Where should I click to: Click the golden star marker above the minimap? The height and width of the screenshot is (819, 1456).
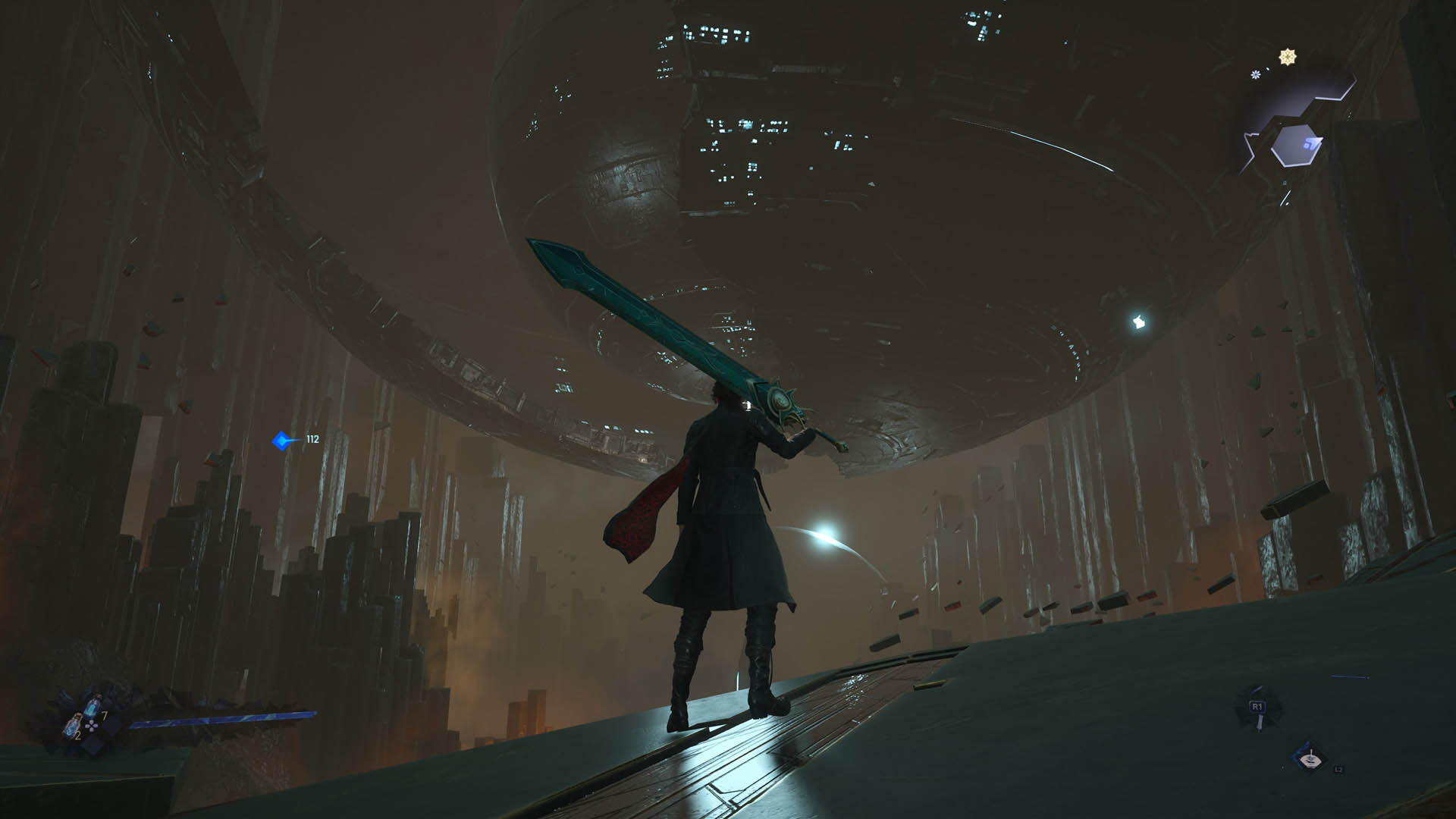pos(1288,56)
